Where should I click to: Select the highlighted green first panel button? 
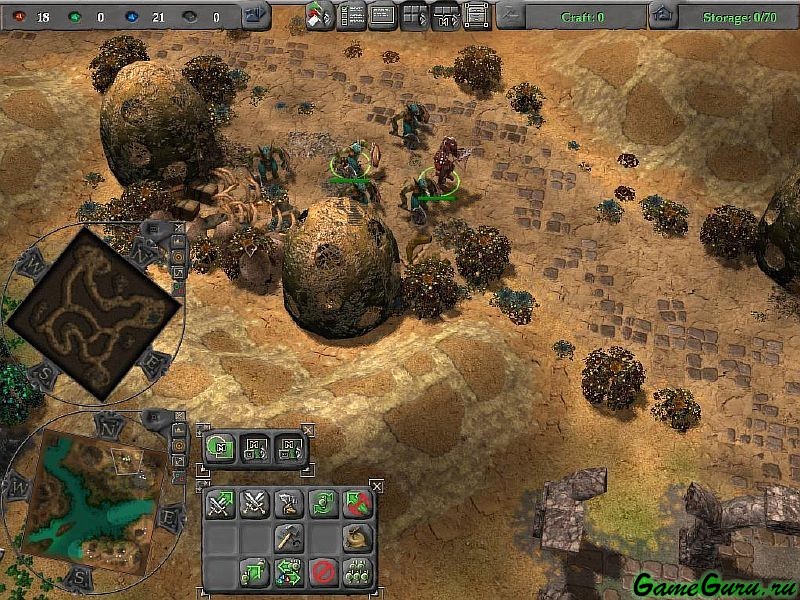pos(220,447)
